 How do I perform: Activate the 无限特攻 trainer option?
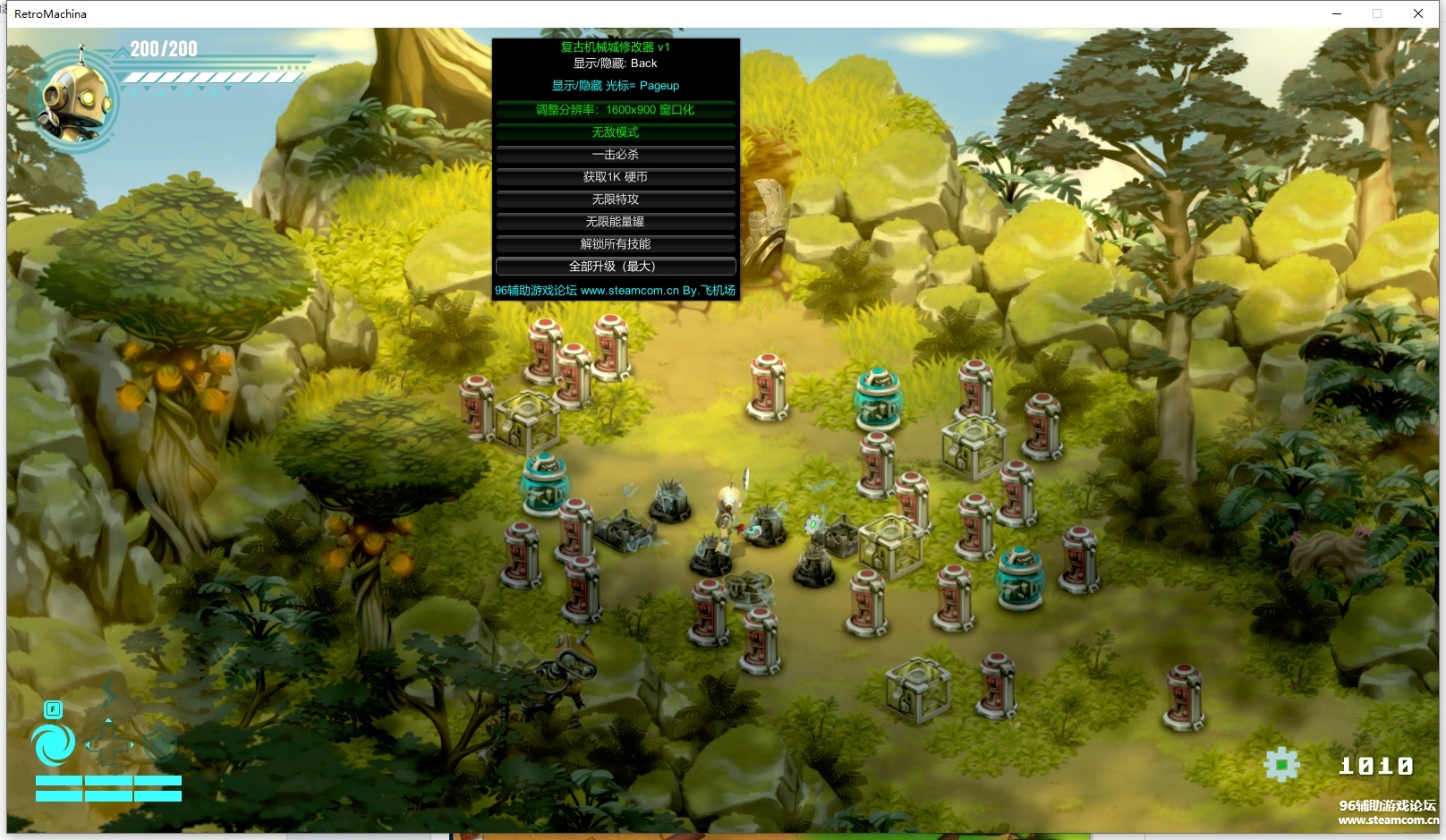[616, 199]
